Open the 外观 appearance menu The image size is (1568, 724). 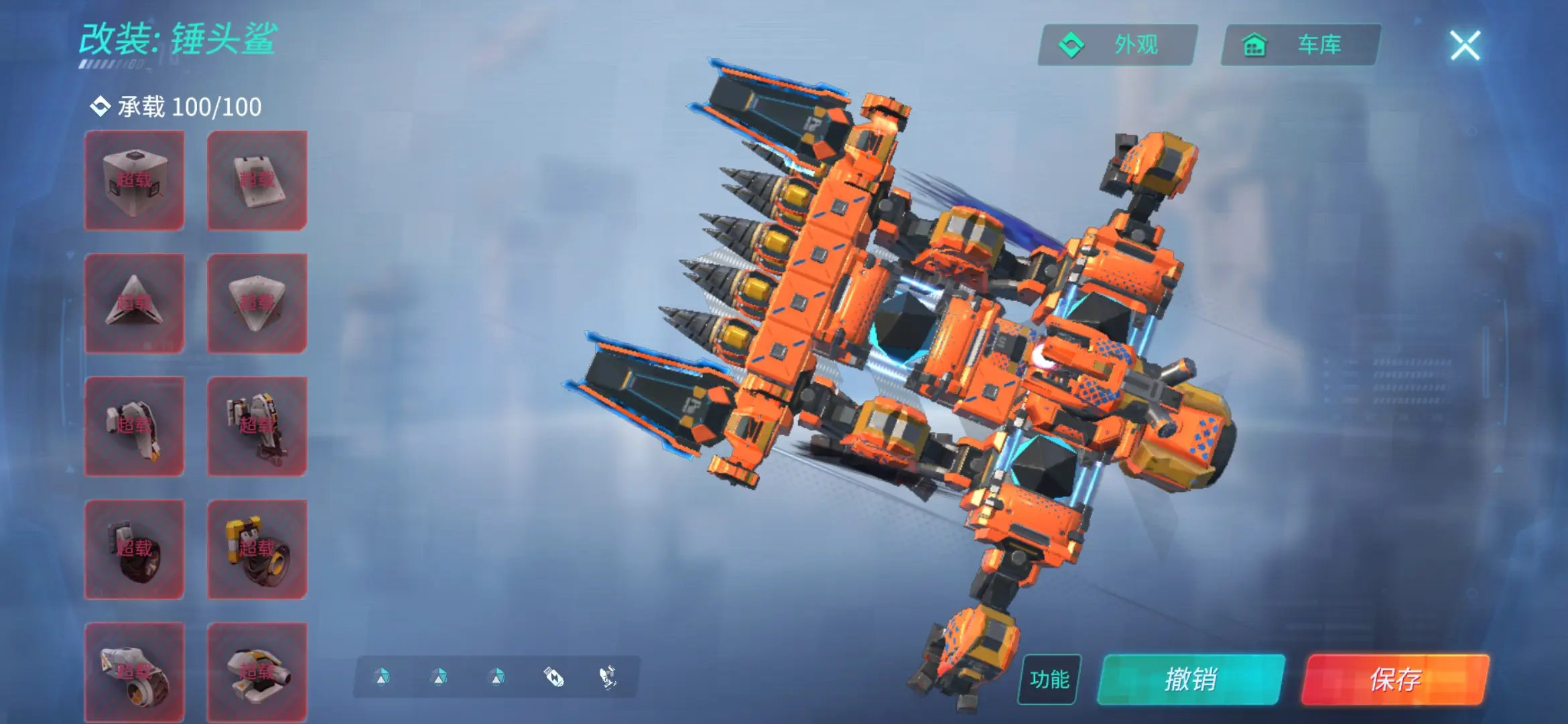tap(1118, 45)
